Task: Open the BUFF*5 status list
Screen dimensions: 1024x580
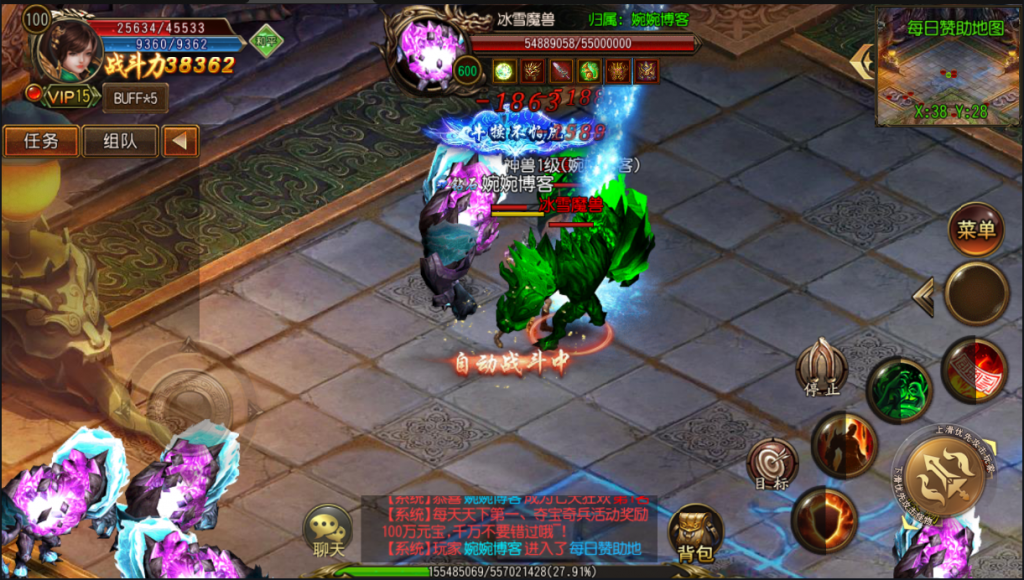Action: tap(135, 98)
